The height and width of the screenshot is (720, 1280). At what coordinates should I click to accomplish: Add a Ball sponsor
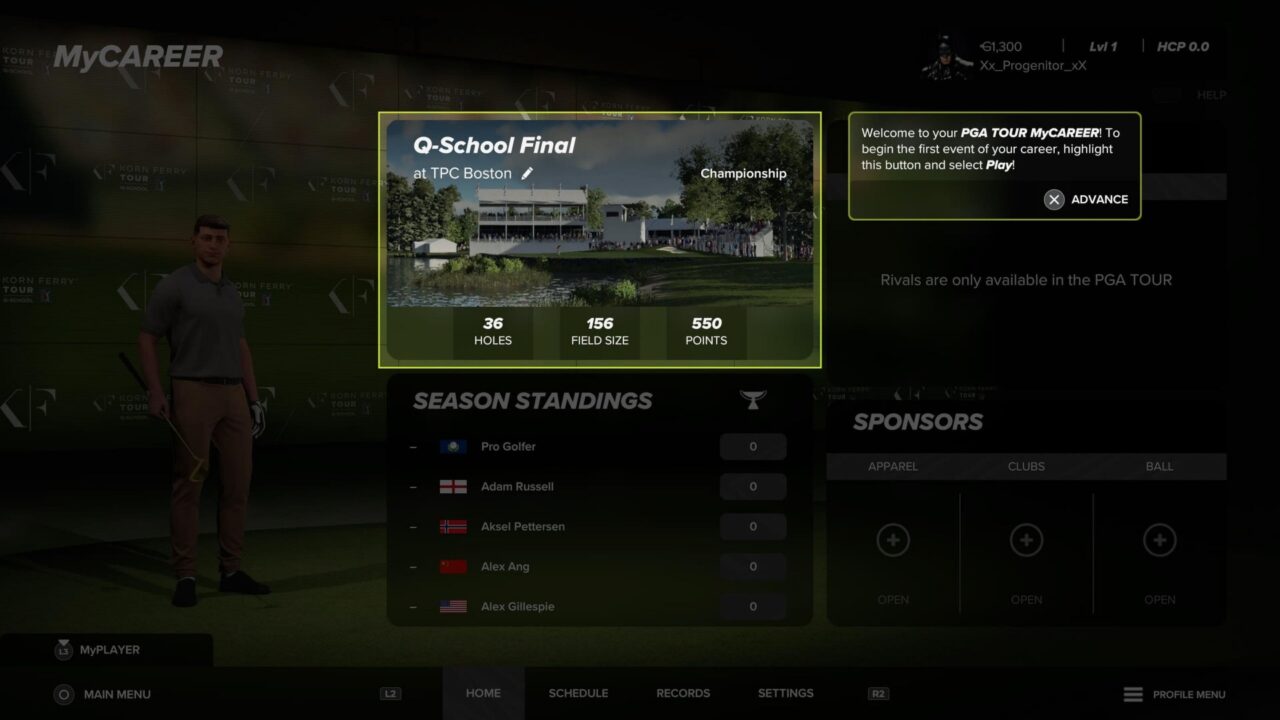1160,541
